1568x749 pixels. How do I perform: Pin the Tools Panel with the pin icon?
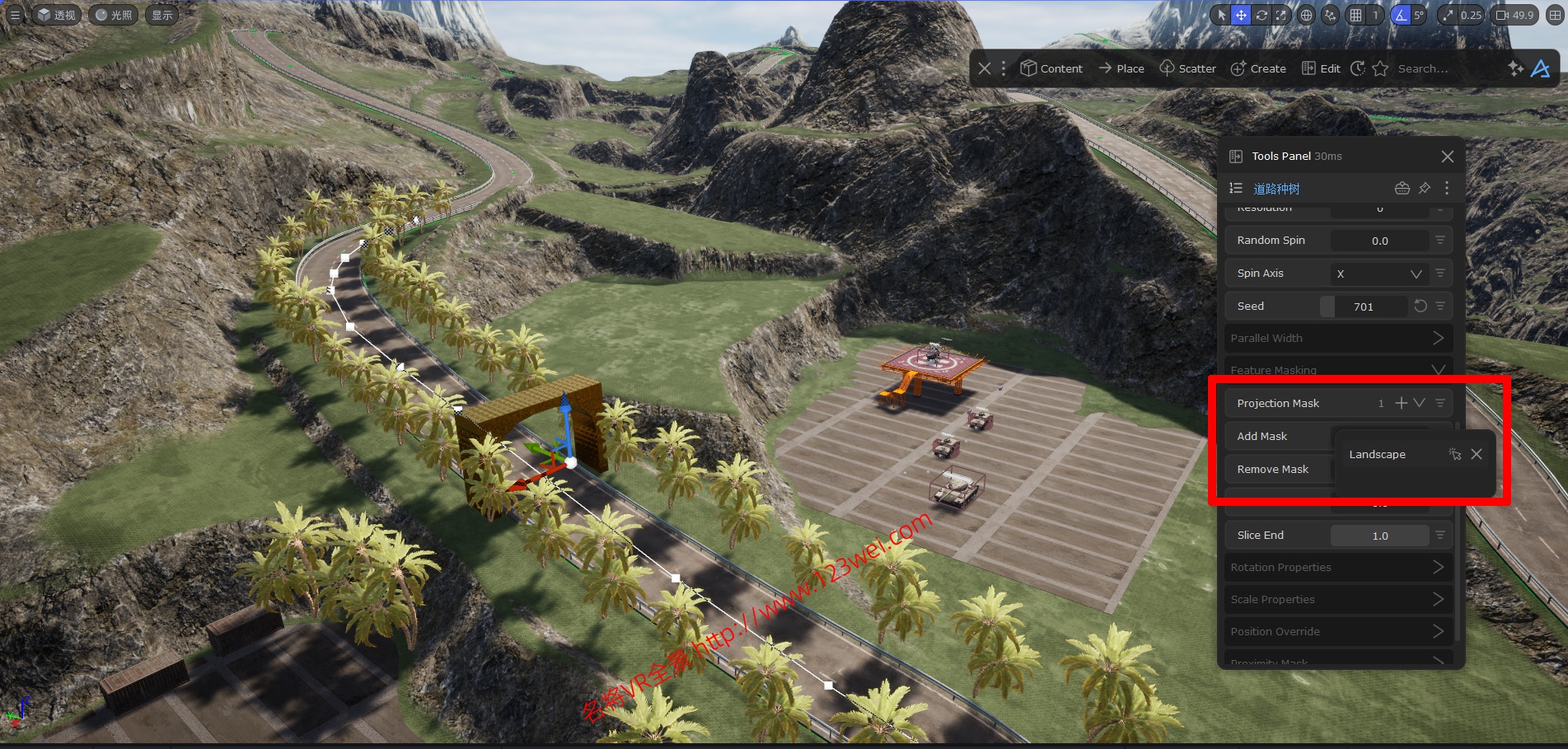tap(1425, 189)
